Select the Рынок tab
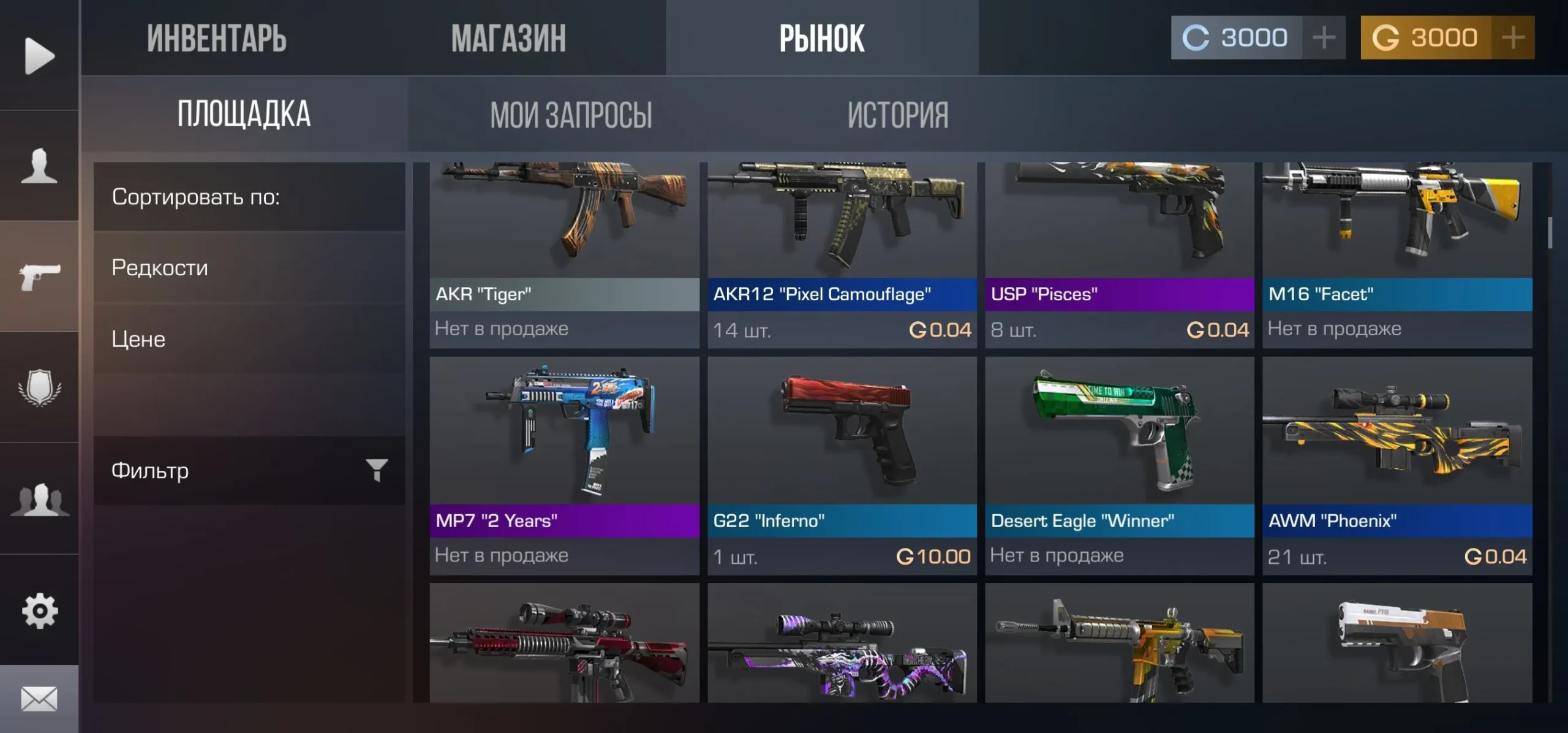The image size is (1568, 733). (821, 38)
